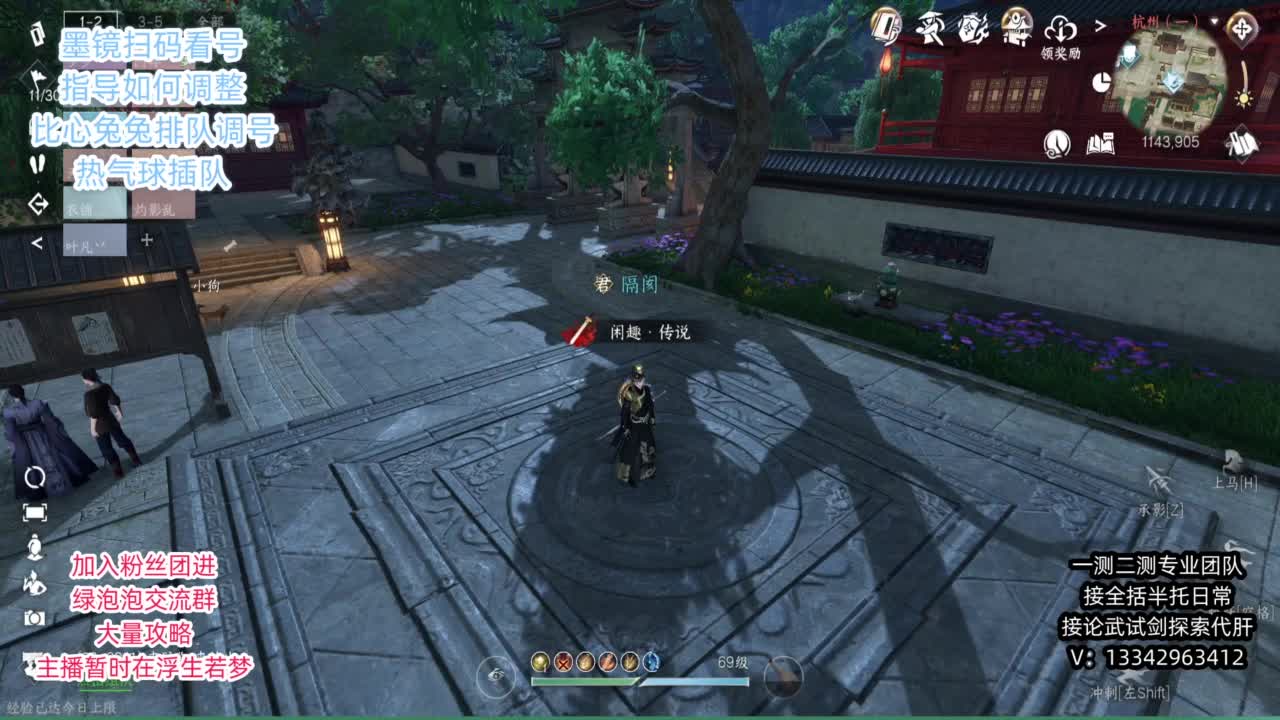Click the emote gesture icon on left sidebar
1280x720 pixels.
(x=35, y=587)
